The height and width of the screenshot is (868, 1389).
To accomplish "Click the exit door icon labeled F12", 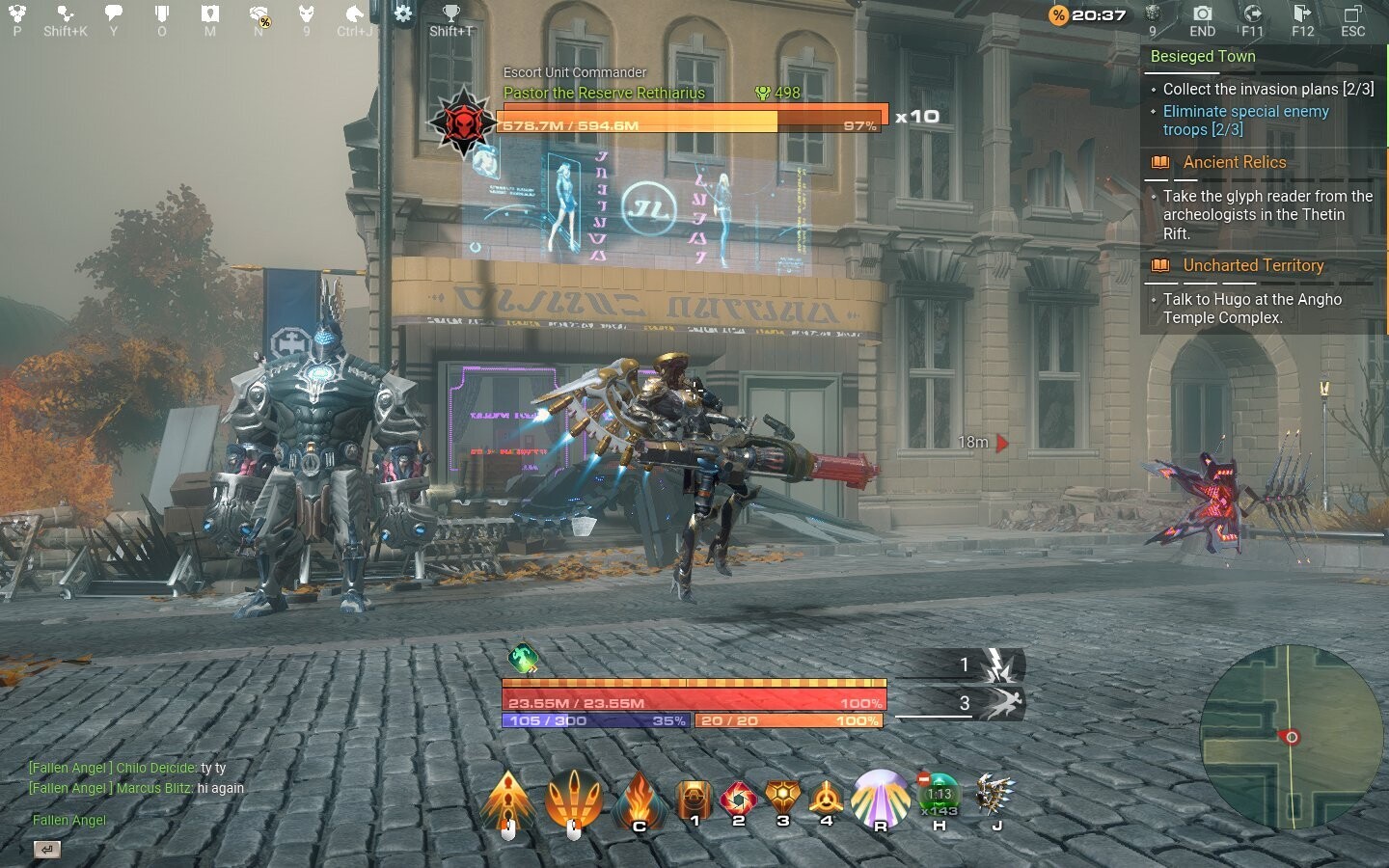I will (1302, 15).
